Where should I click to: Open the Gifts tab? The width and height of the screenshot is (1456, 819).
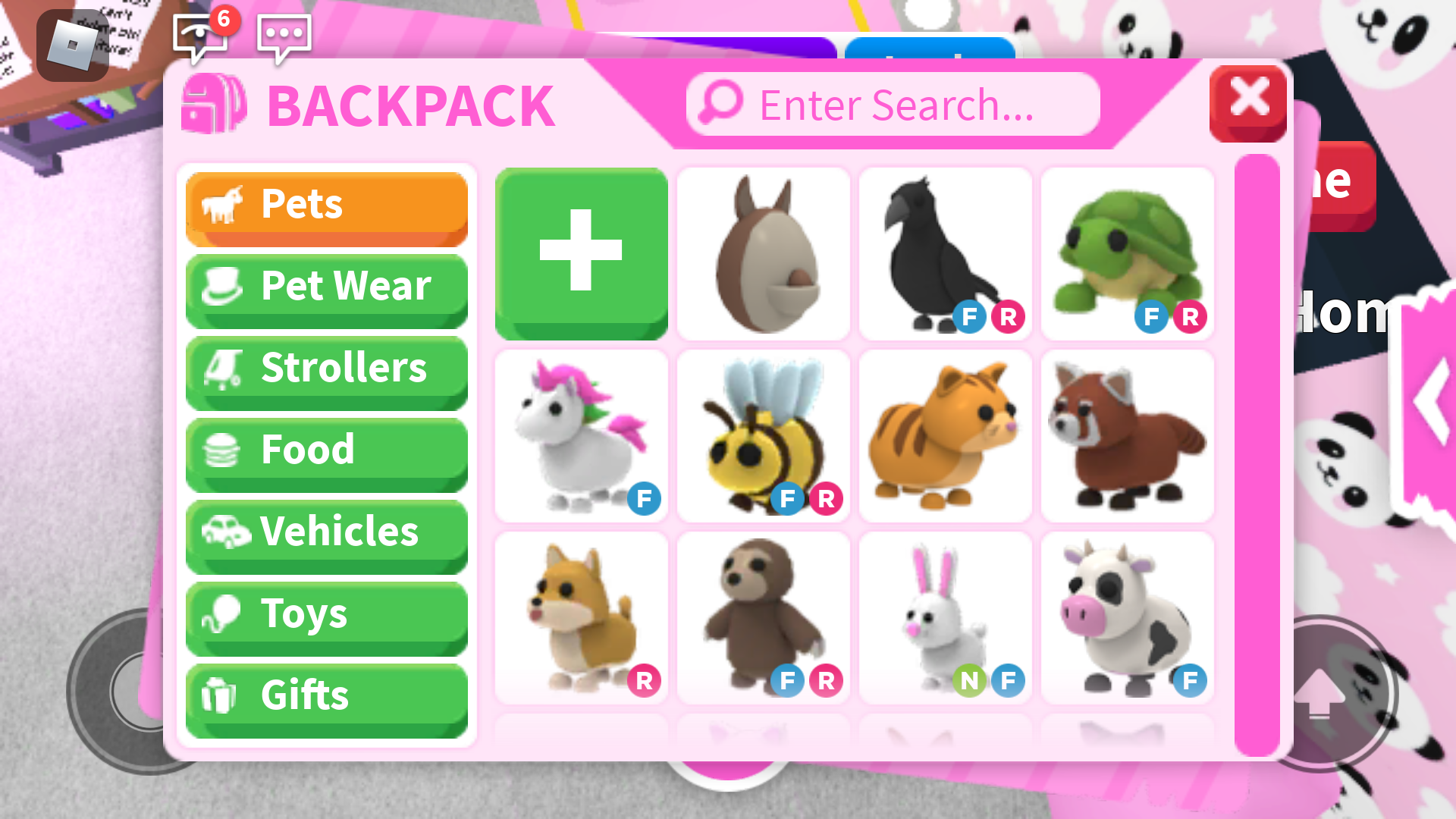pos(326,695)
